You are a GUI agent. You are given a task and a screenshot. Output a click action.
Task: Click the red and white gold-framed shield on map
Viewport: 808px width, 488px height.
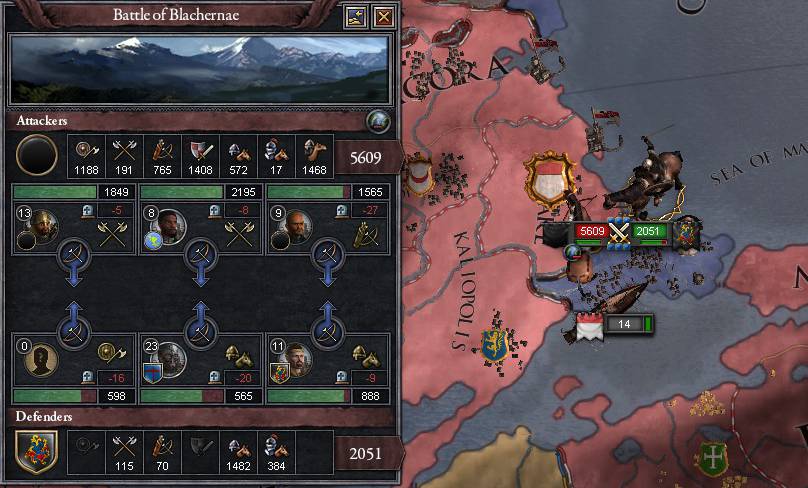click(548, 180)
